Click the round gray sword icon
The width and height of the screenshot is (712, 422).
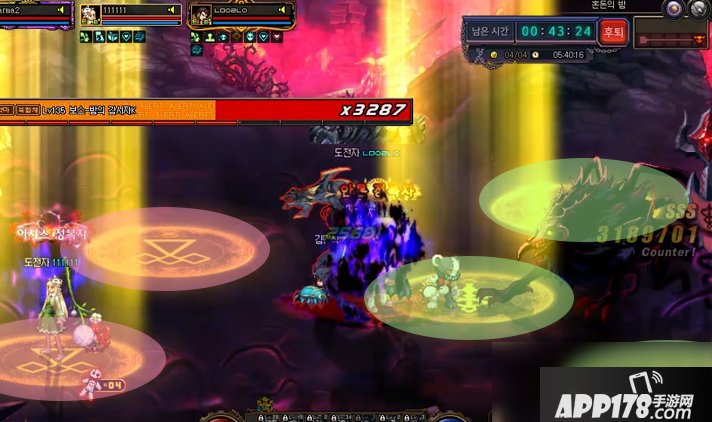click(698, 8)
